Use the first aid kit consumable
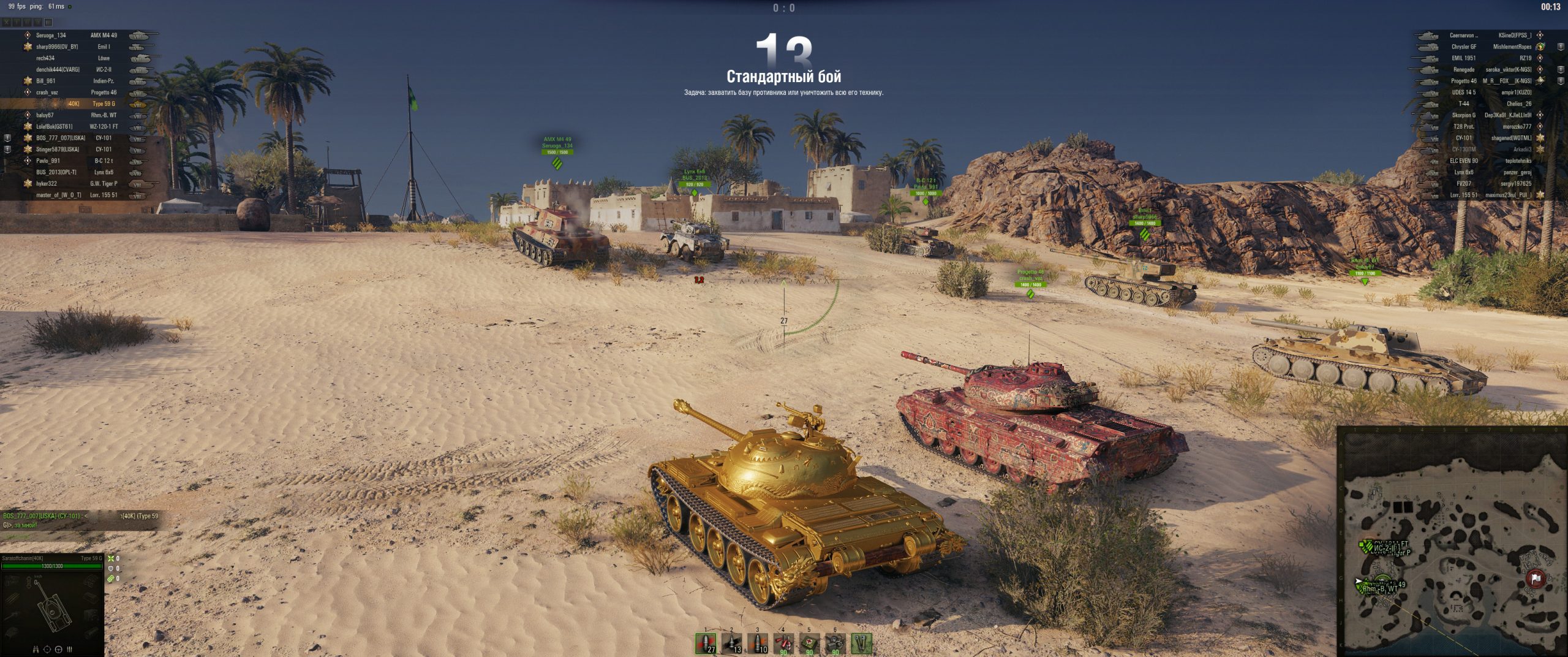The height and width of the screenshot is (657, 1568). tap(809, 643)
